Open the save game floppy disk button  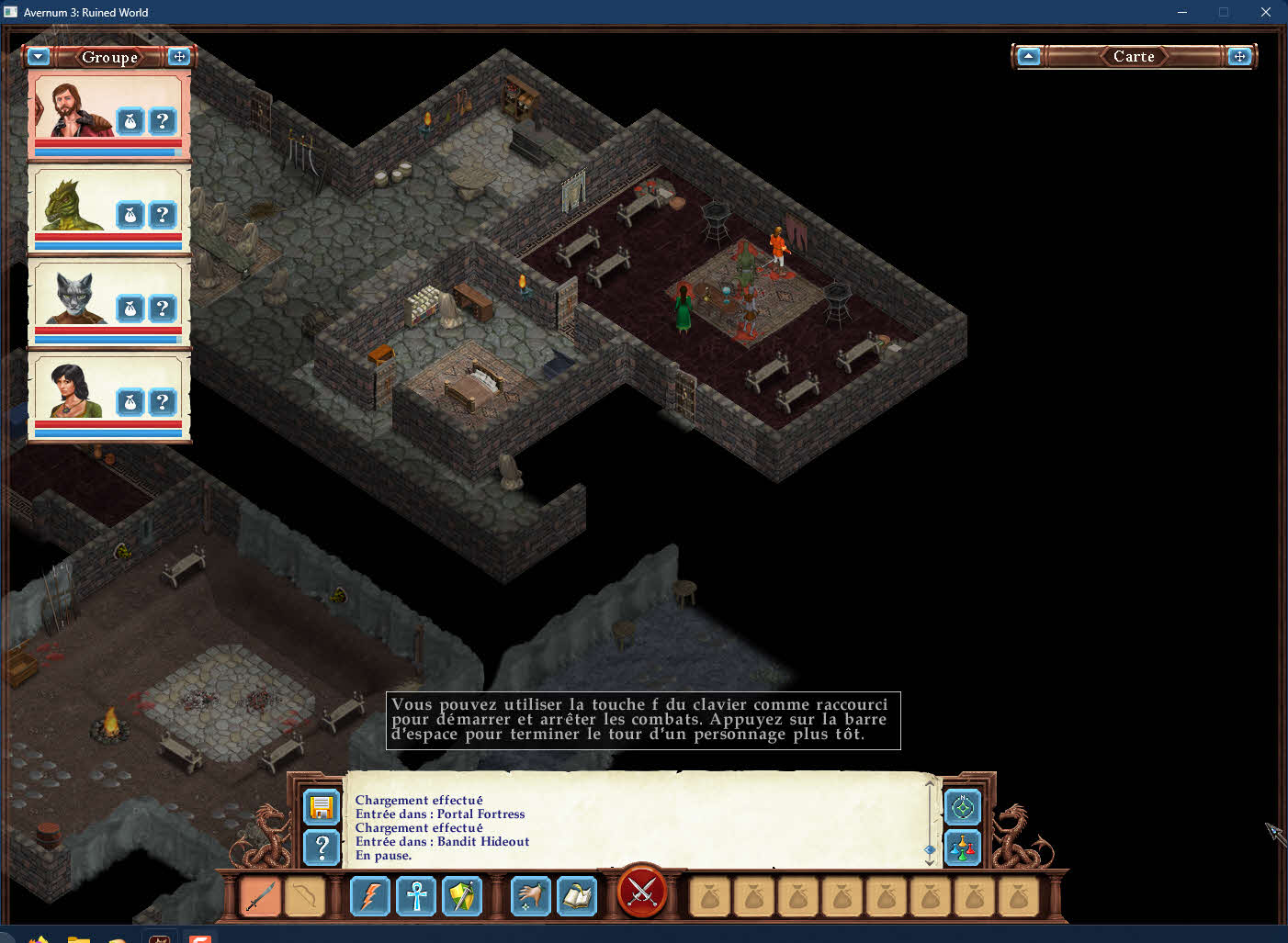(322, 807)
